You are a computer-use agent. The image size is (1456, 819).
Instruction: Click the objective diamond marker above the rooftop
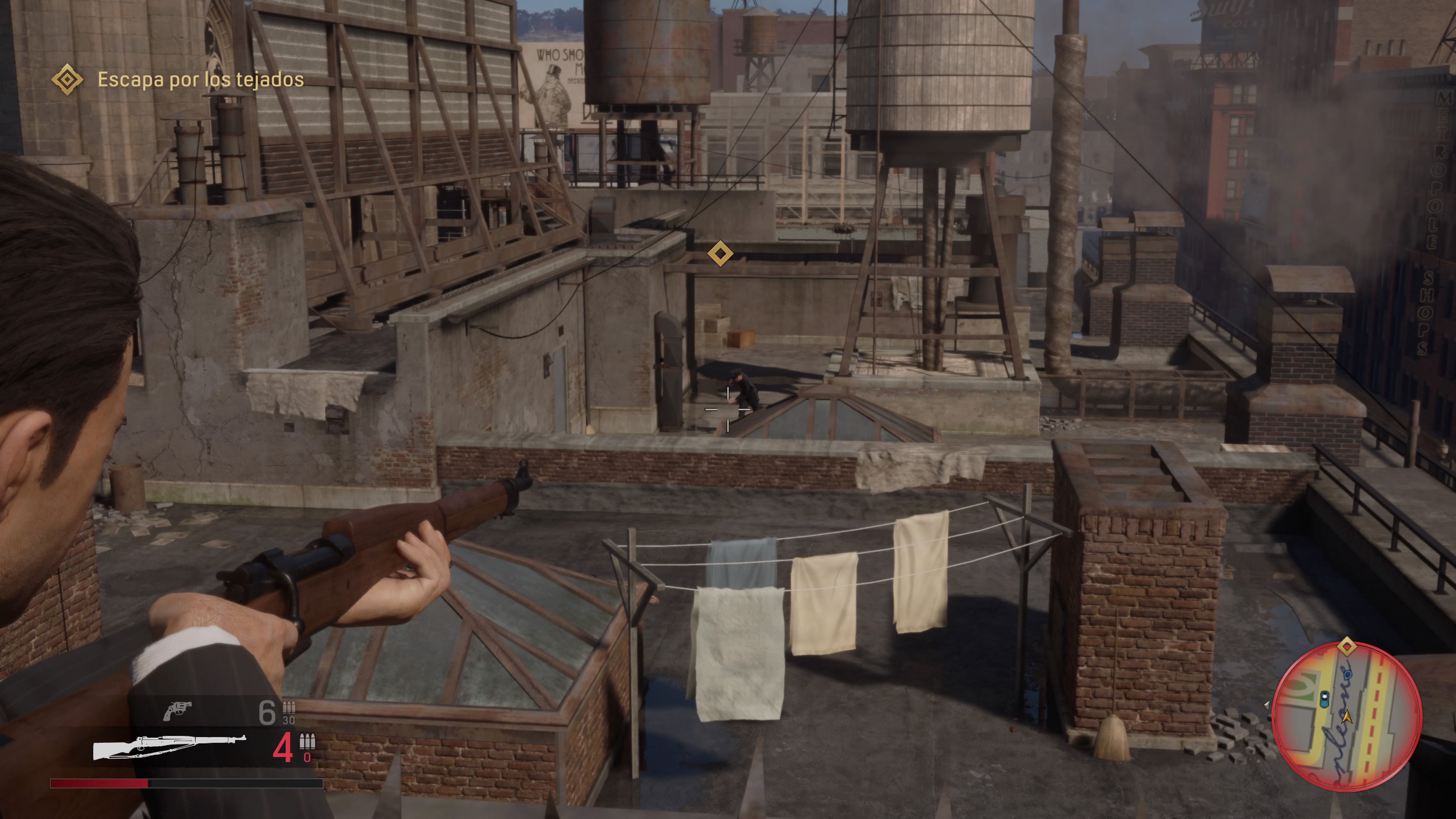(720, 253)
